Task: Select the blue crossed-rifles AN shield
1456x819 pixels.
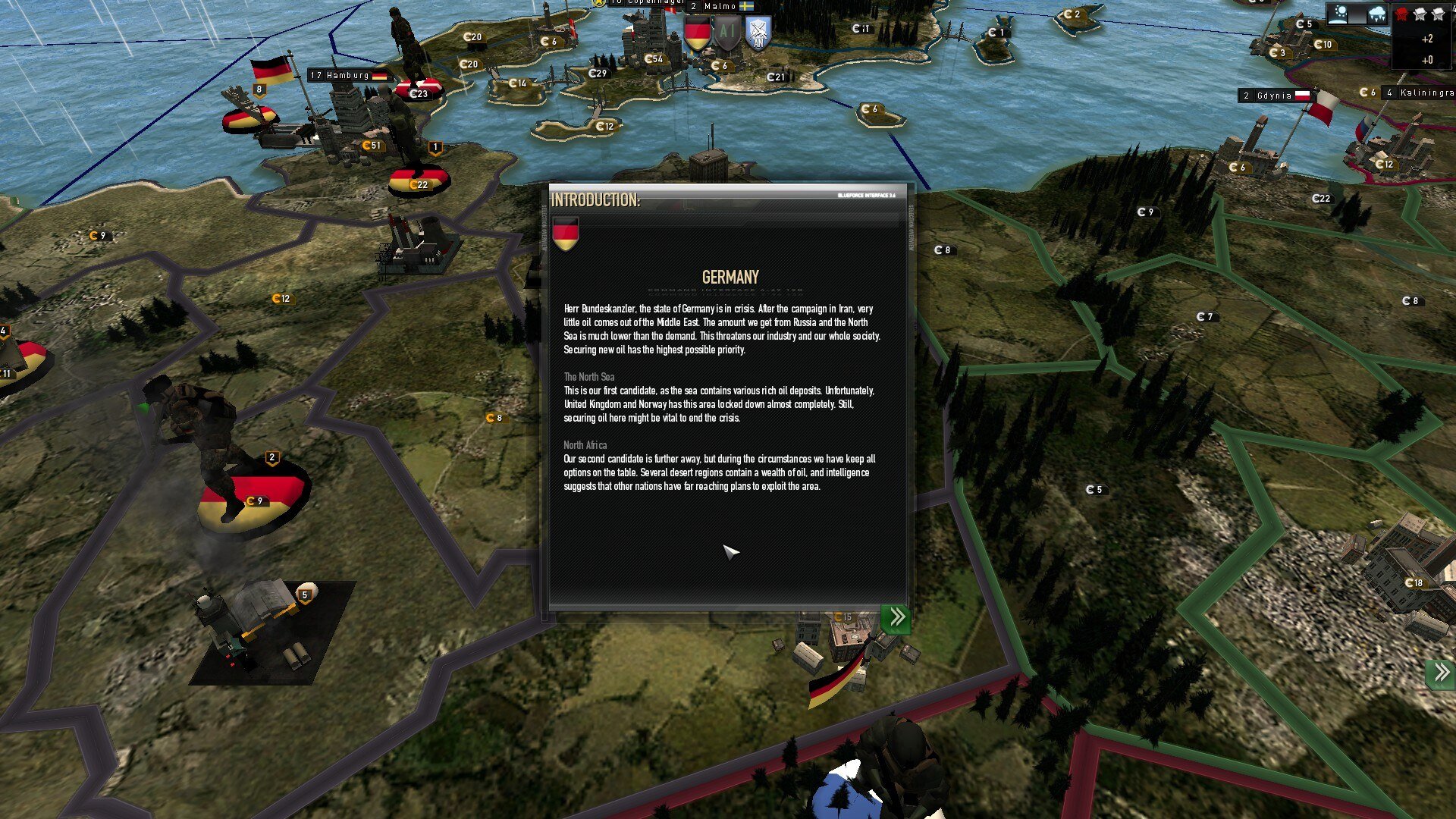Action: (758, 33)
